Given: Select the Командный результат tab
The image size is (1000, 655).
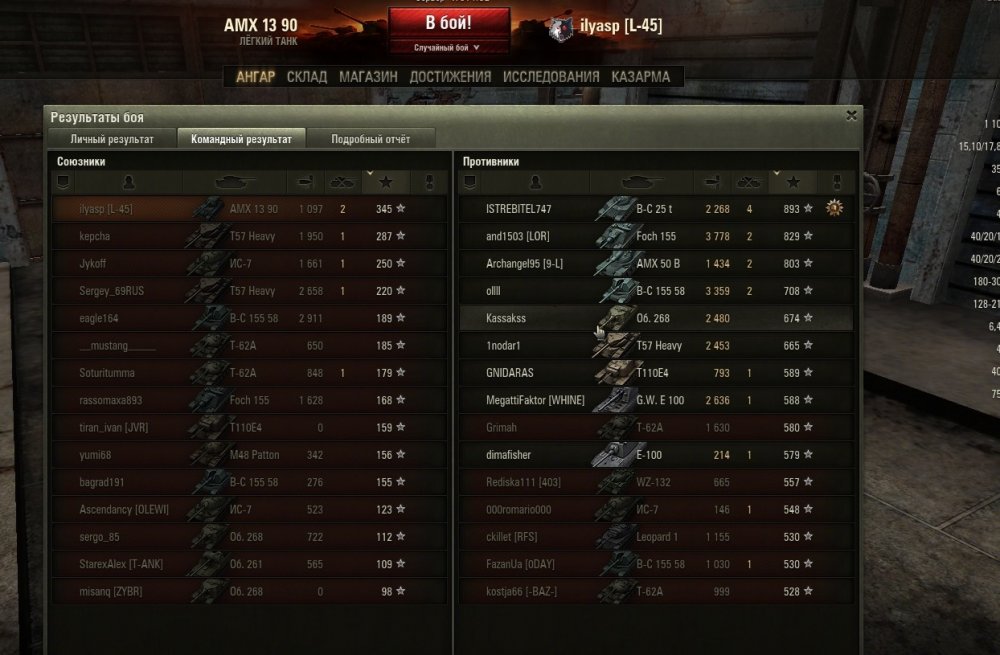Looking at the screenshot, I should coord(241,139).
